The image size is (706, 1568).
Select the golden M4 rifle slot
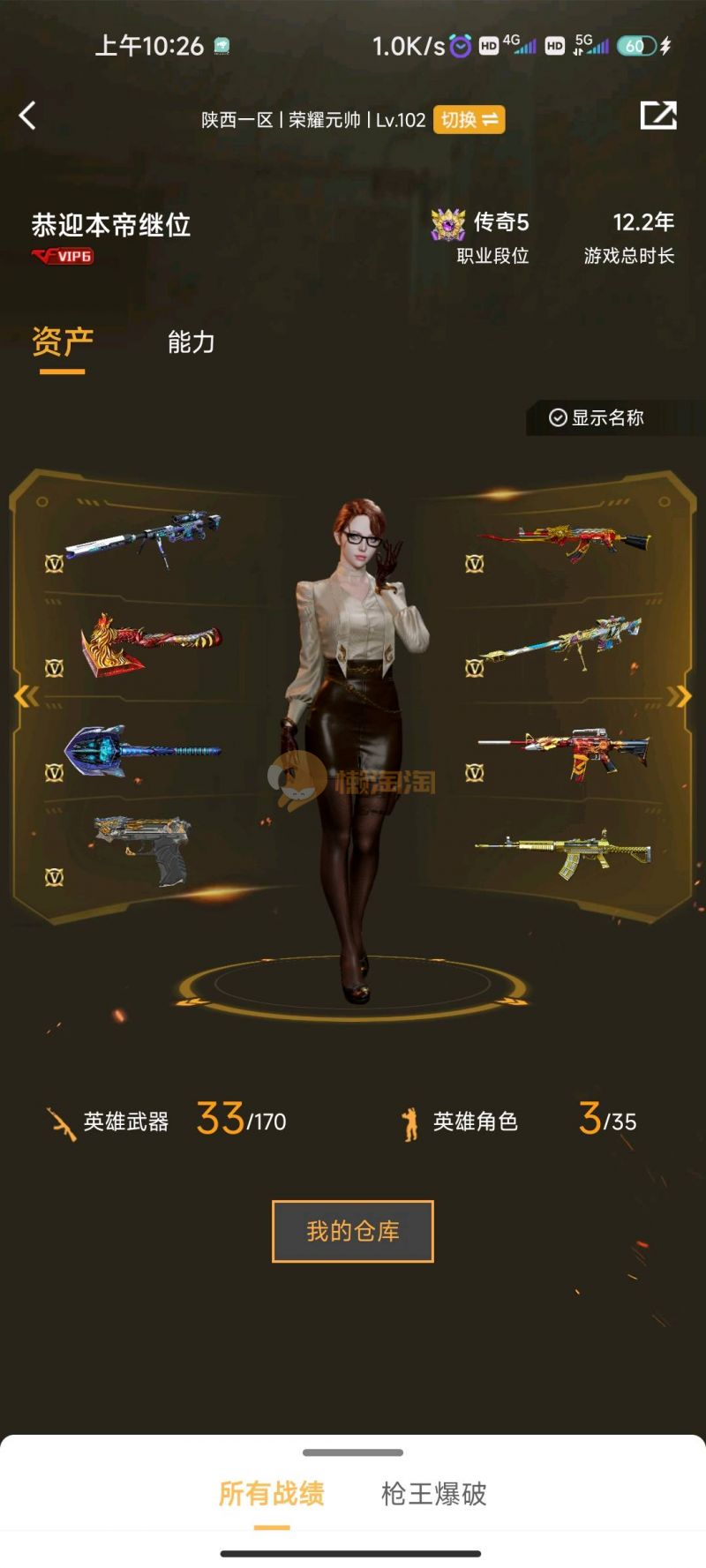(565, 852)
